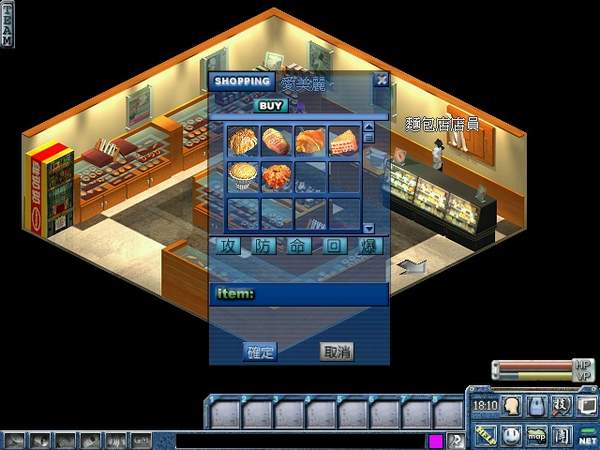Open the TEAM panel tab
This screenshot has height=450, width=600.
pyautogui.click(x=8, y=30)
